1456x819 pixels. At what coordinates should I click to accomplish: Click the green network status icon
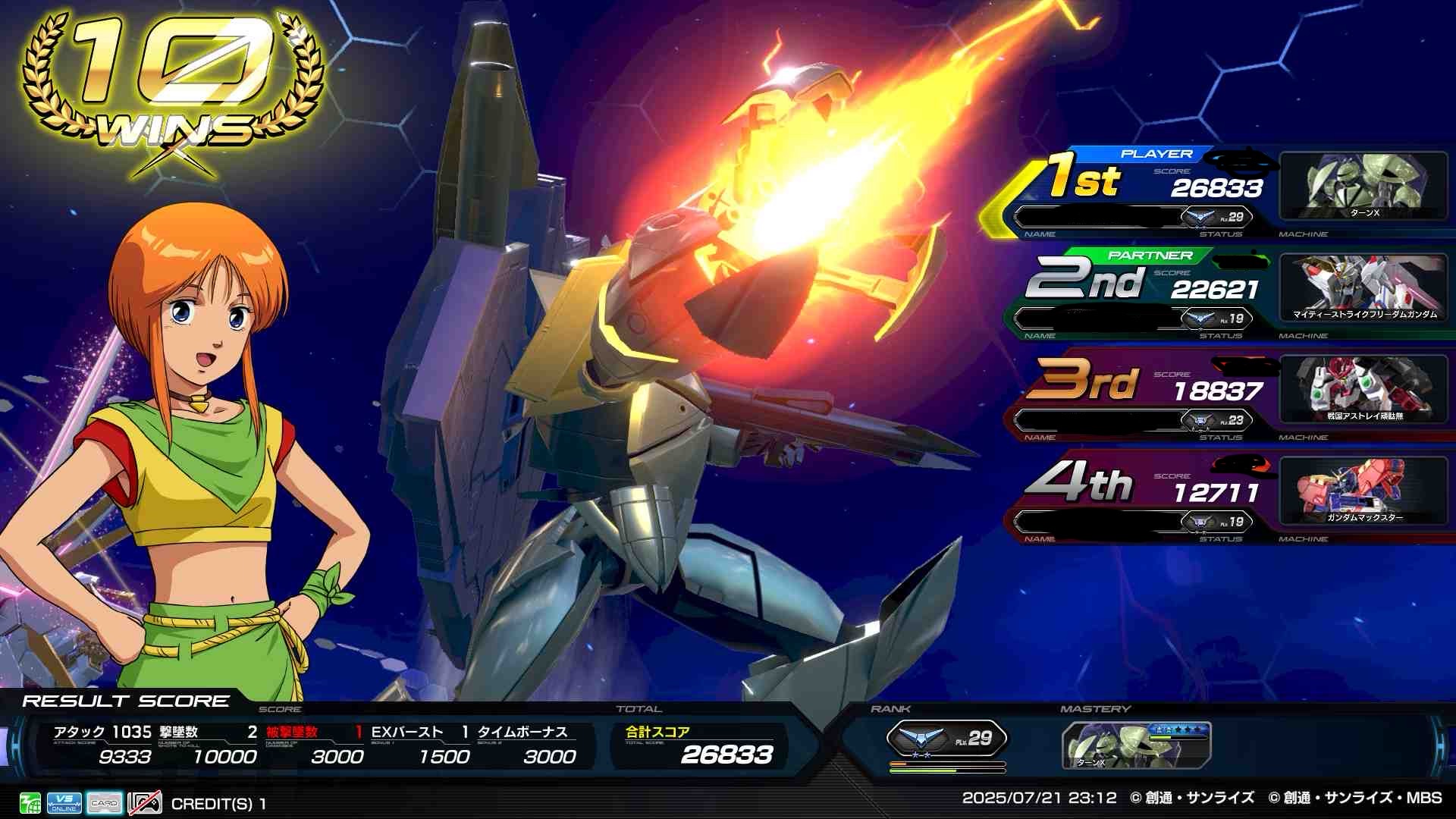(30, 803)
